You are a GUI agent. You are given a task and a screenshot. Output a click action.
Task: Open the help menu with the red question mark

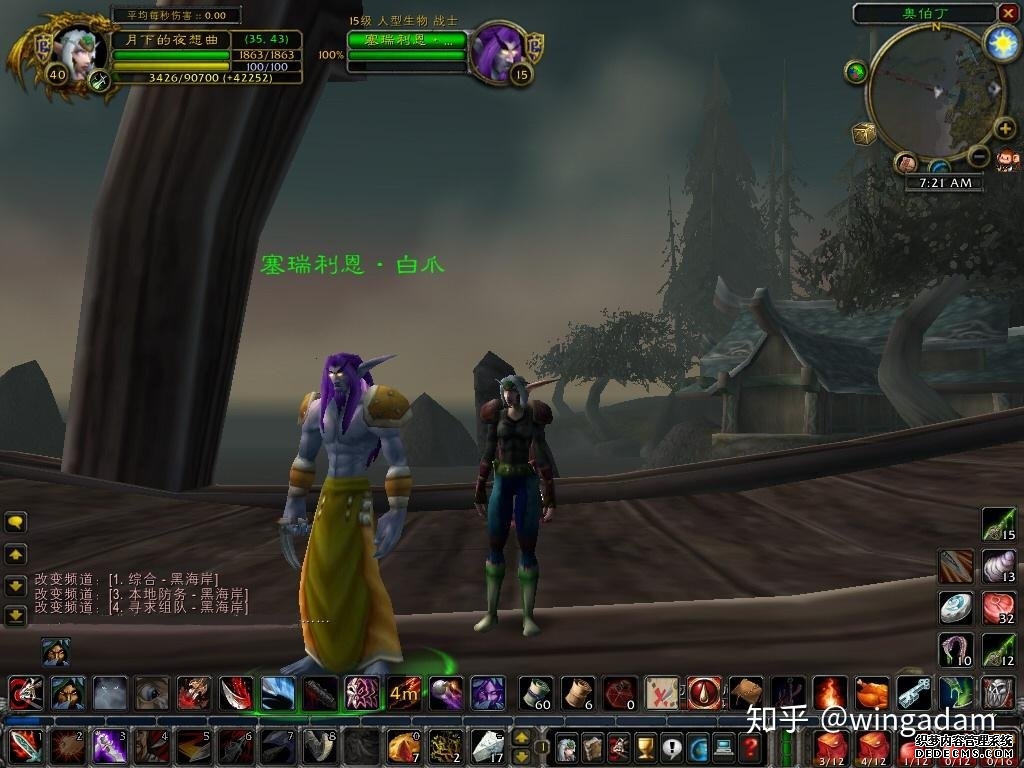[750, 746]
